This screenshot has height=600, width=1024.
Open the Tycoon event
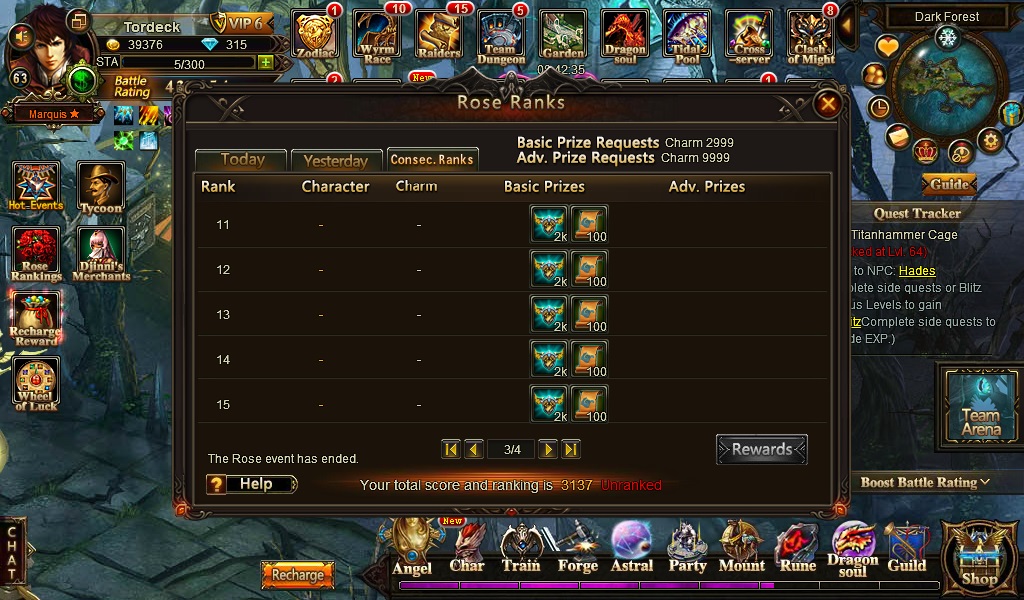[101, 189]
